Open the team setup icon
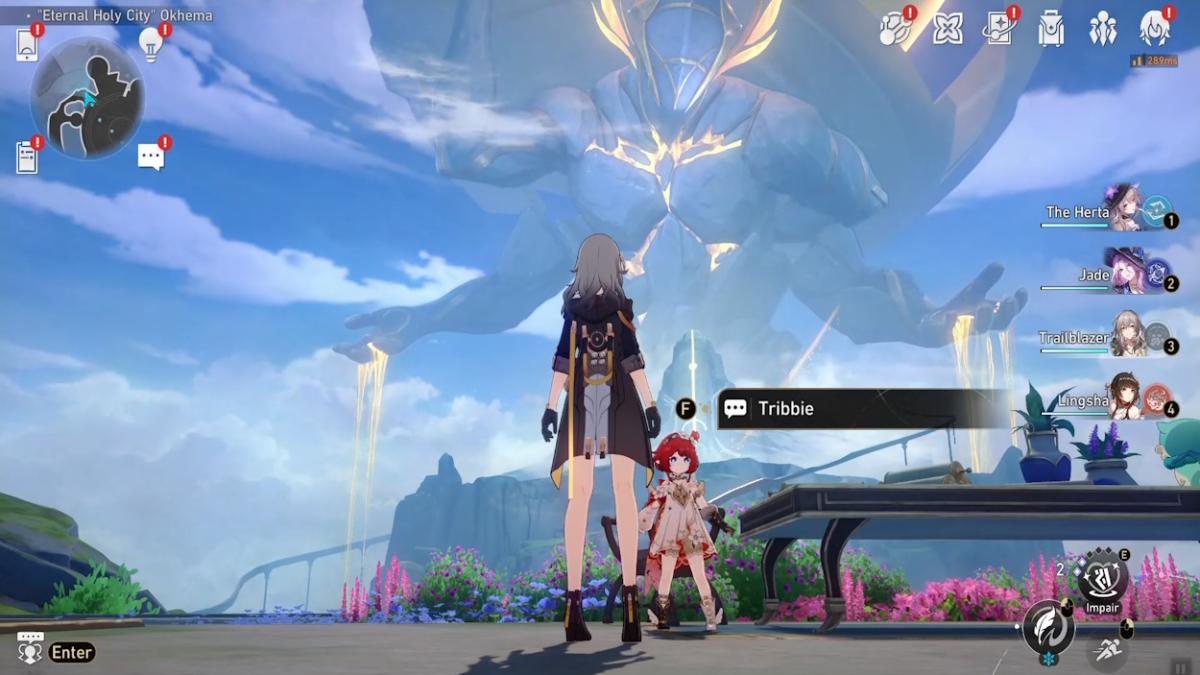This screenshot has height=675, width=1200. coord(1103,29)
